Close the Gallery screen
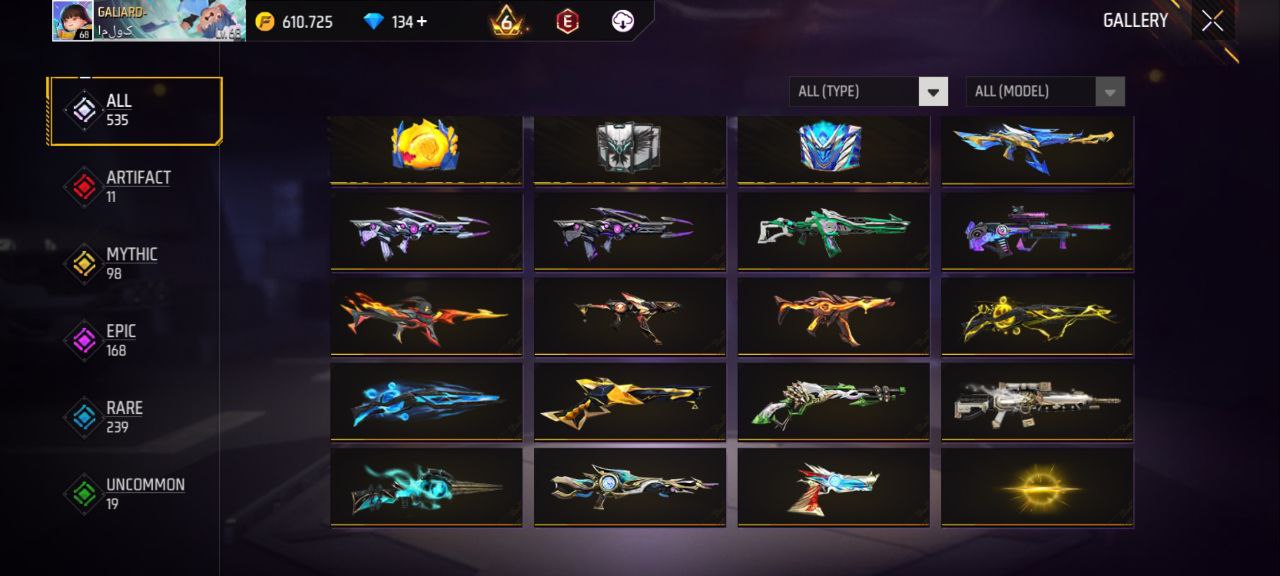 tap(1212, 21)
